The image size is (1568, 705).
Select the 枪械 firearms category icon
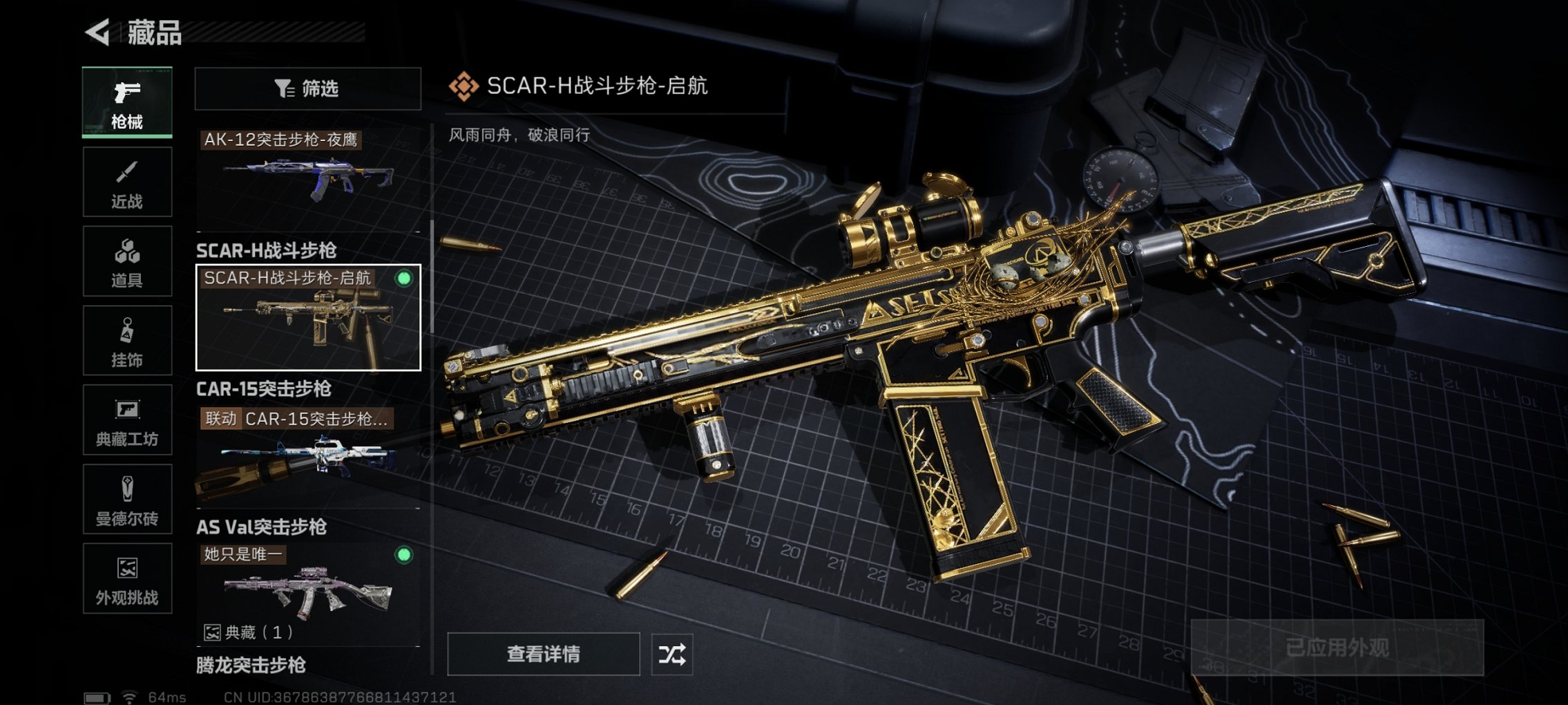pyautogui.click(x=126, y=101)
